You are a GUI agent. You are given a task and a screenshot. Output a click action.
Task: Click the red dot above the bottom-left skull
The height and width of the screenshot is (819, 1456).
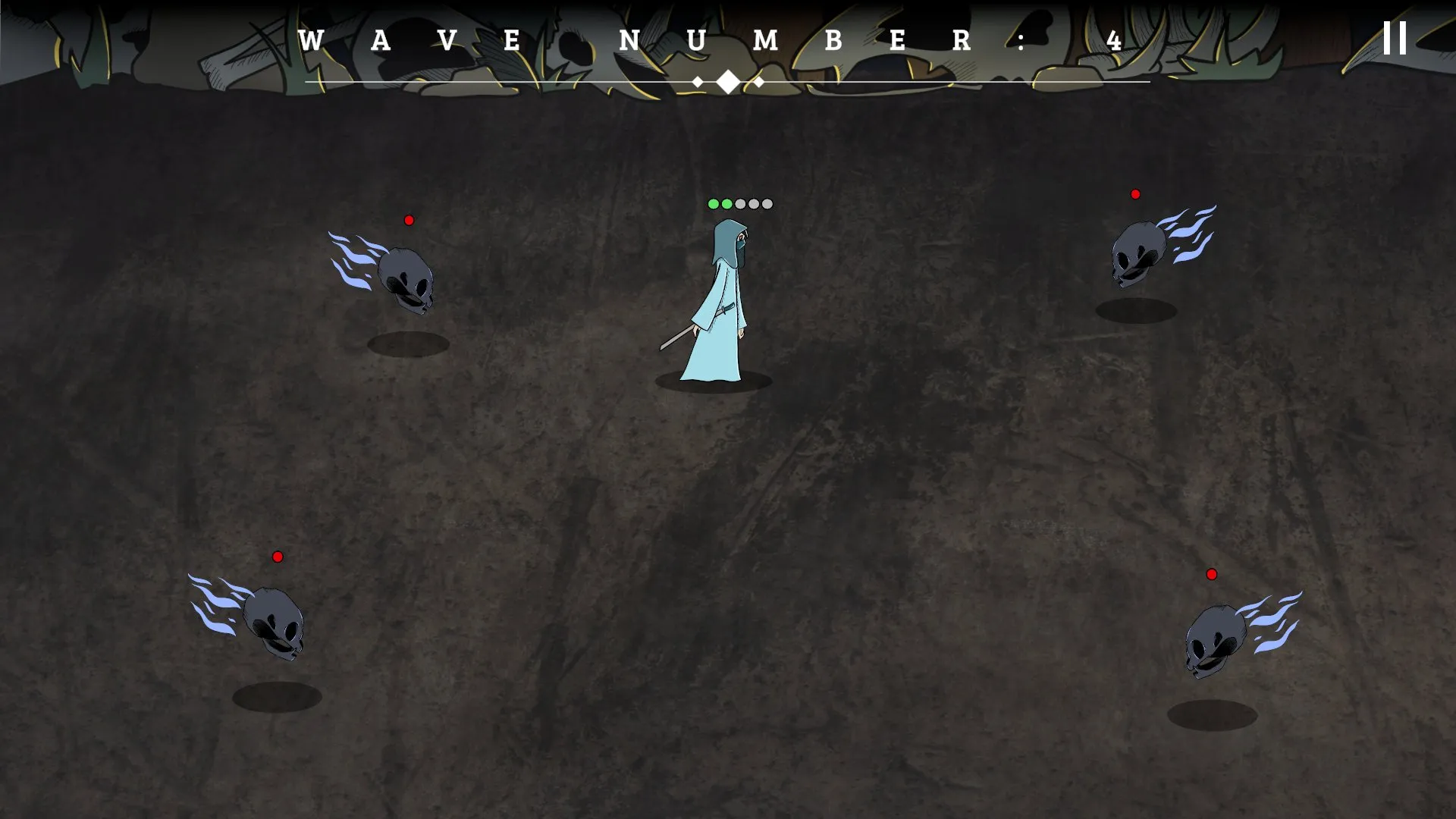tap(278, 556)
